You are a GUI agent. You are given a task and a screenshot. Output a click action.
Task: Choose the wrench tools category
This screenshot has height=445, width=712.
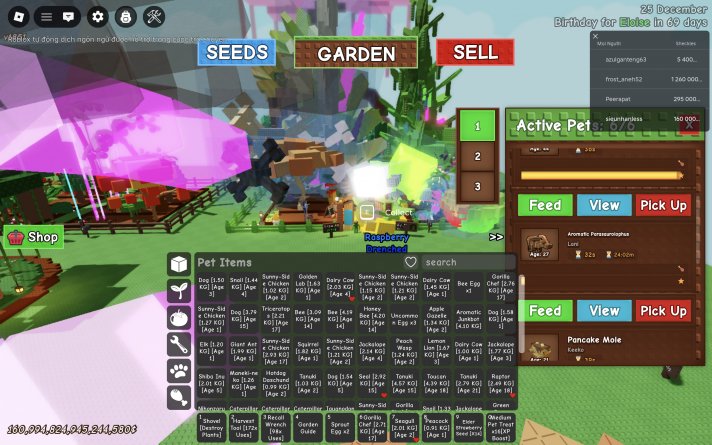179,345
